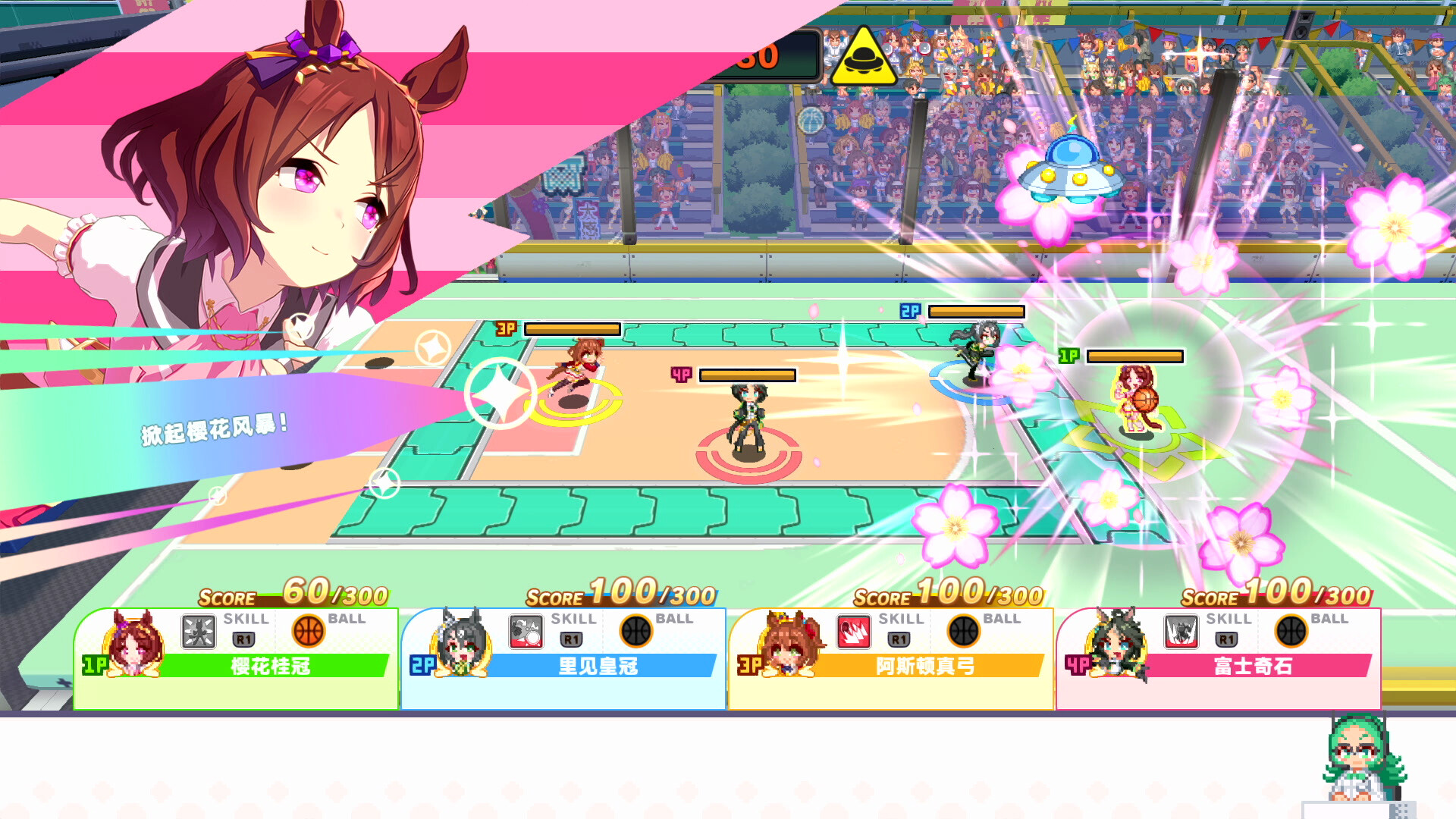
Task: Select the black BALL icon of 里见皇冠
Action: 637,632
